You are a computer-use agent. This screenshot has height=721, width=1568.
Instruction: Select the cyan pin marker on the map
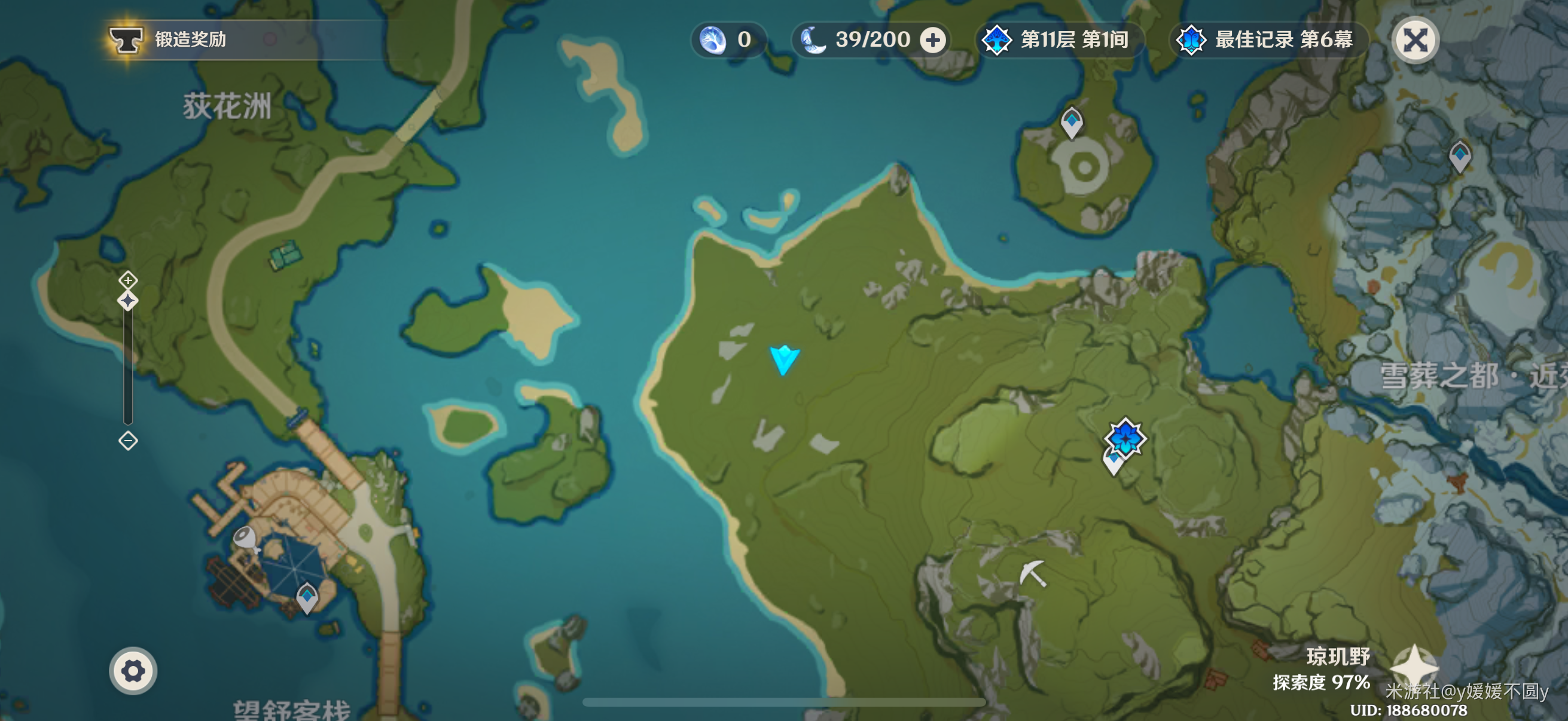(784, 359)
